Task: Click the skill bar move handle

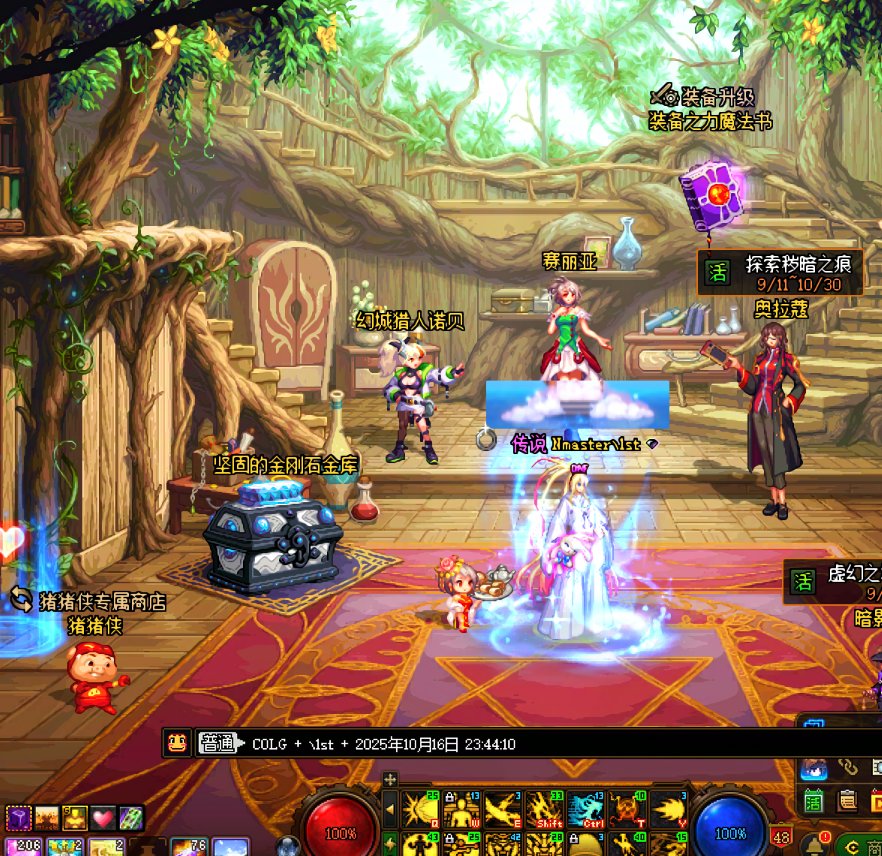Action: (x=390, y=779)
